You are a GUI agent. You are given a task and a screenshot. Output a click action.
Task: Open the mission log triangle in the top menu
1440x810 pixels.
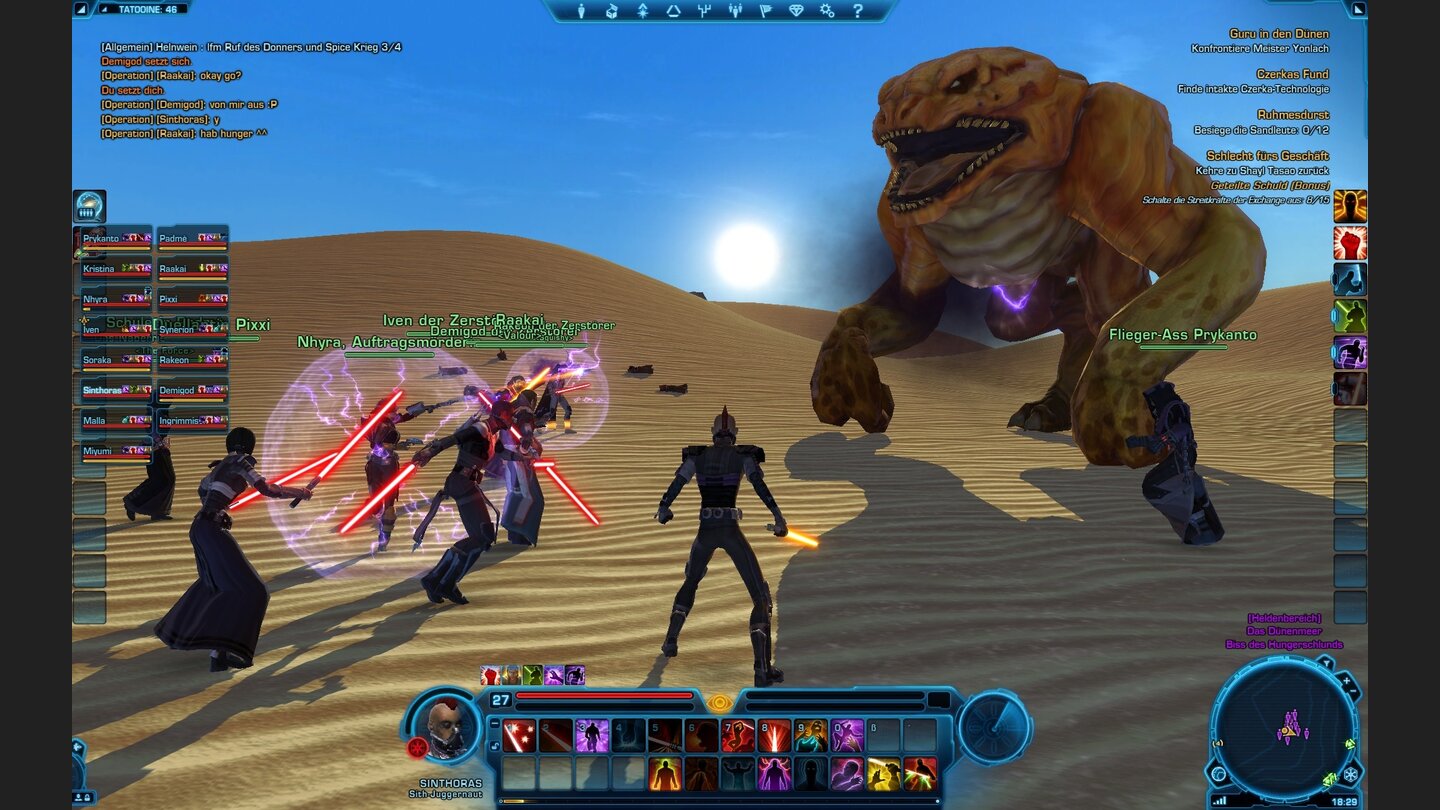(x=673, y=11)
